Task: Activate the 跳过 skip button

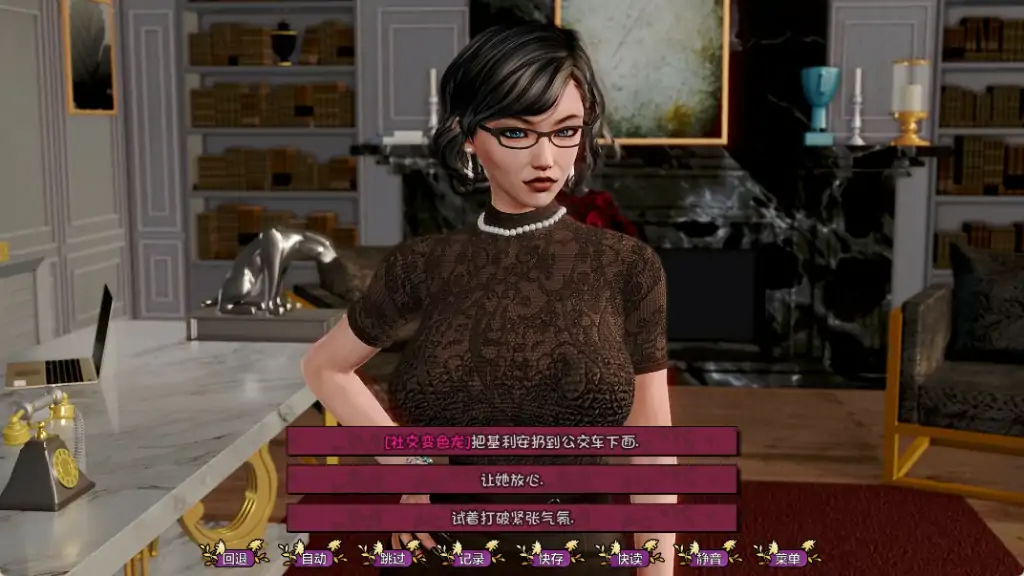Action: (393, 558)
